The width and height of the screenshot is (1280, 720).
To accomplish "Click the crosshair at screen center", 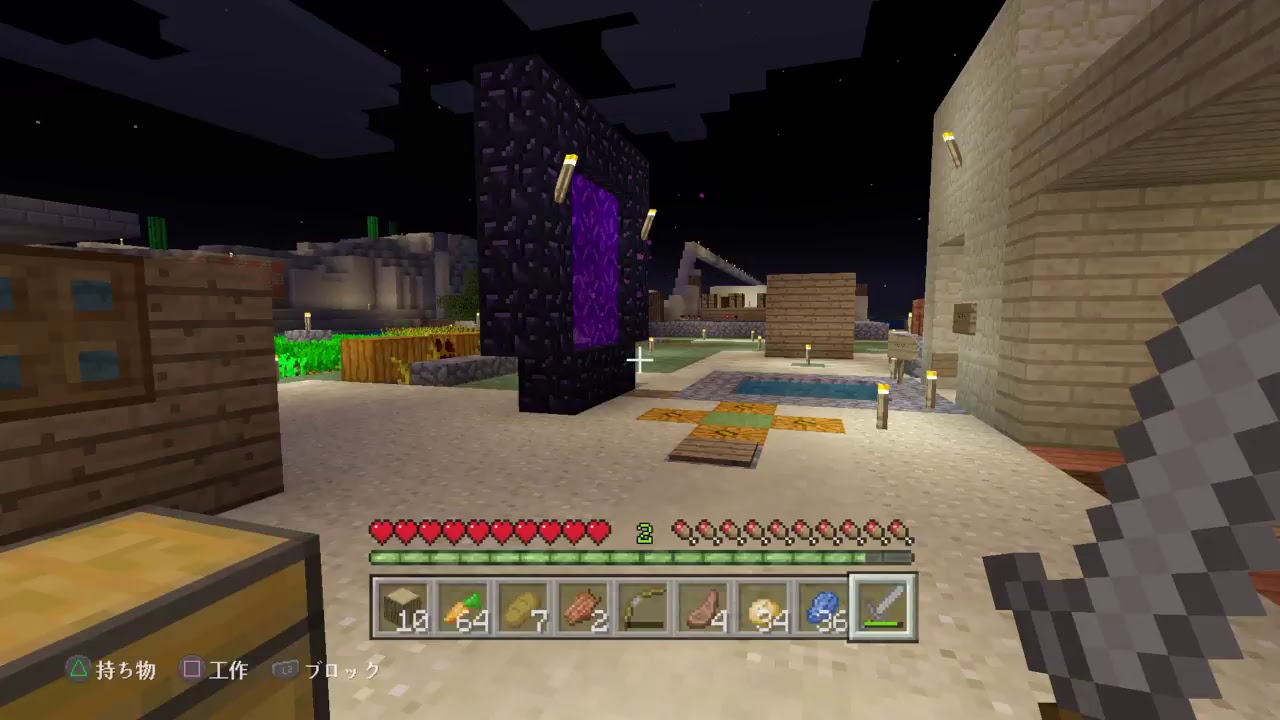I will [640, 360].
